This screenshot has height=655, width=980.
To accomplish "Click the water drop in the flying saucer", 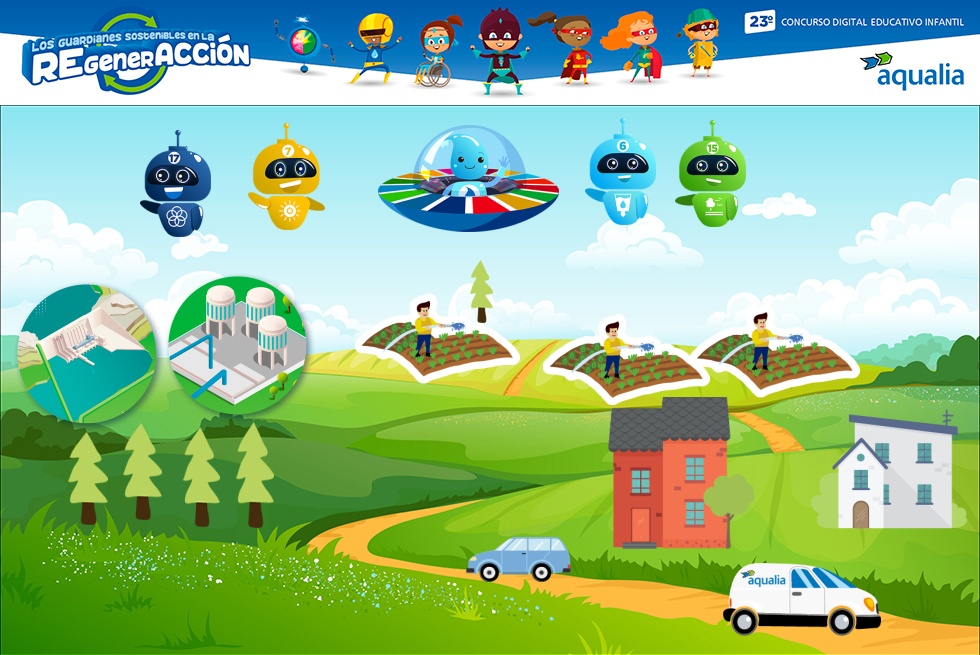I will 467,158.
